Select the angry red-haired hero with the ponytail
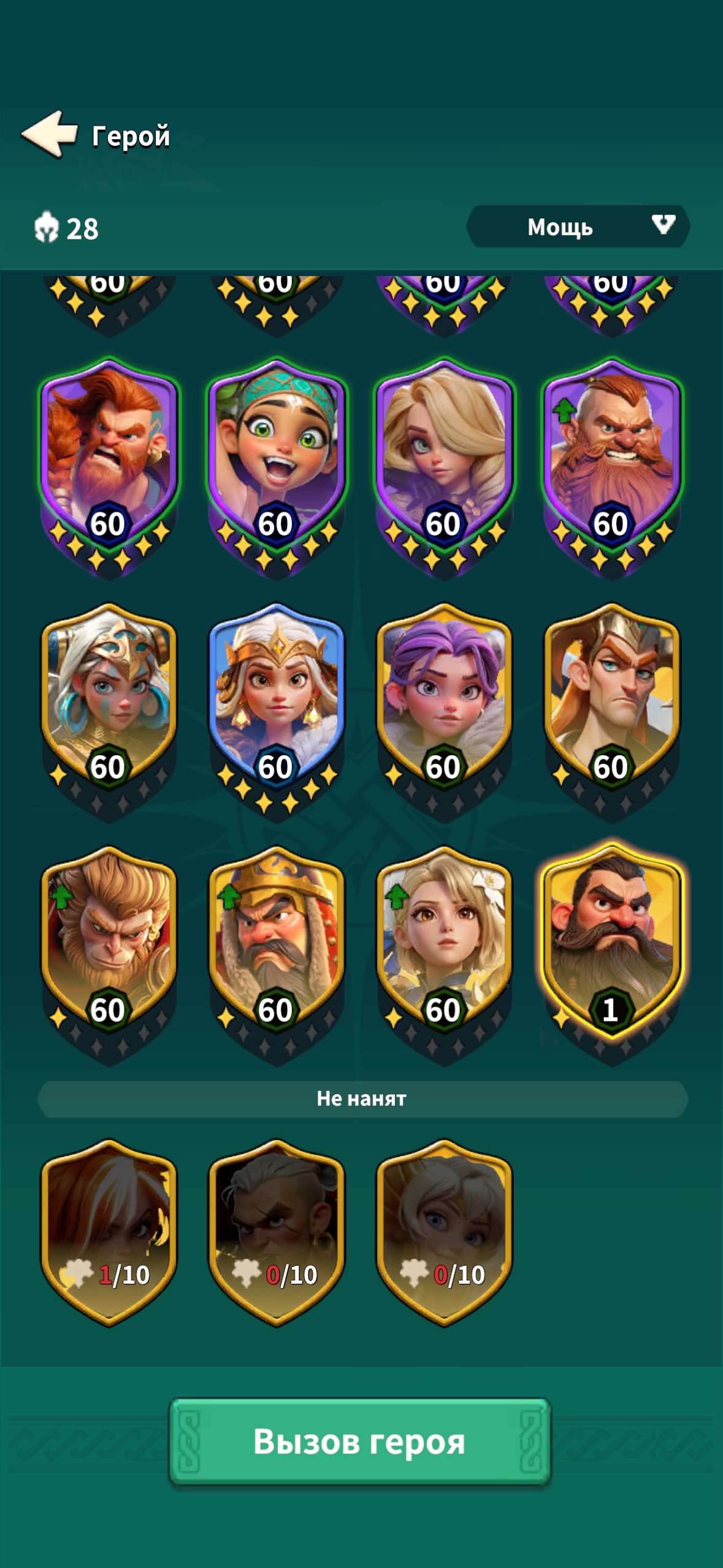The height and width of the screenshot is (1568, 723). point(109,454)
